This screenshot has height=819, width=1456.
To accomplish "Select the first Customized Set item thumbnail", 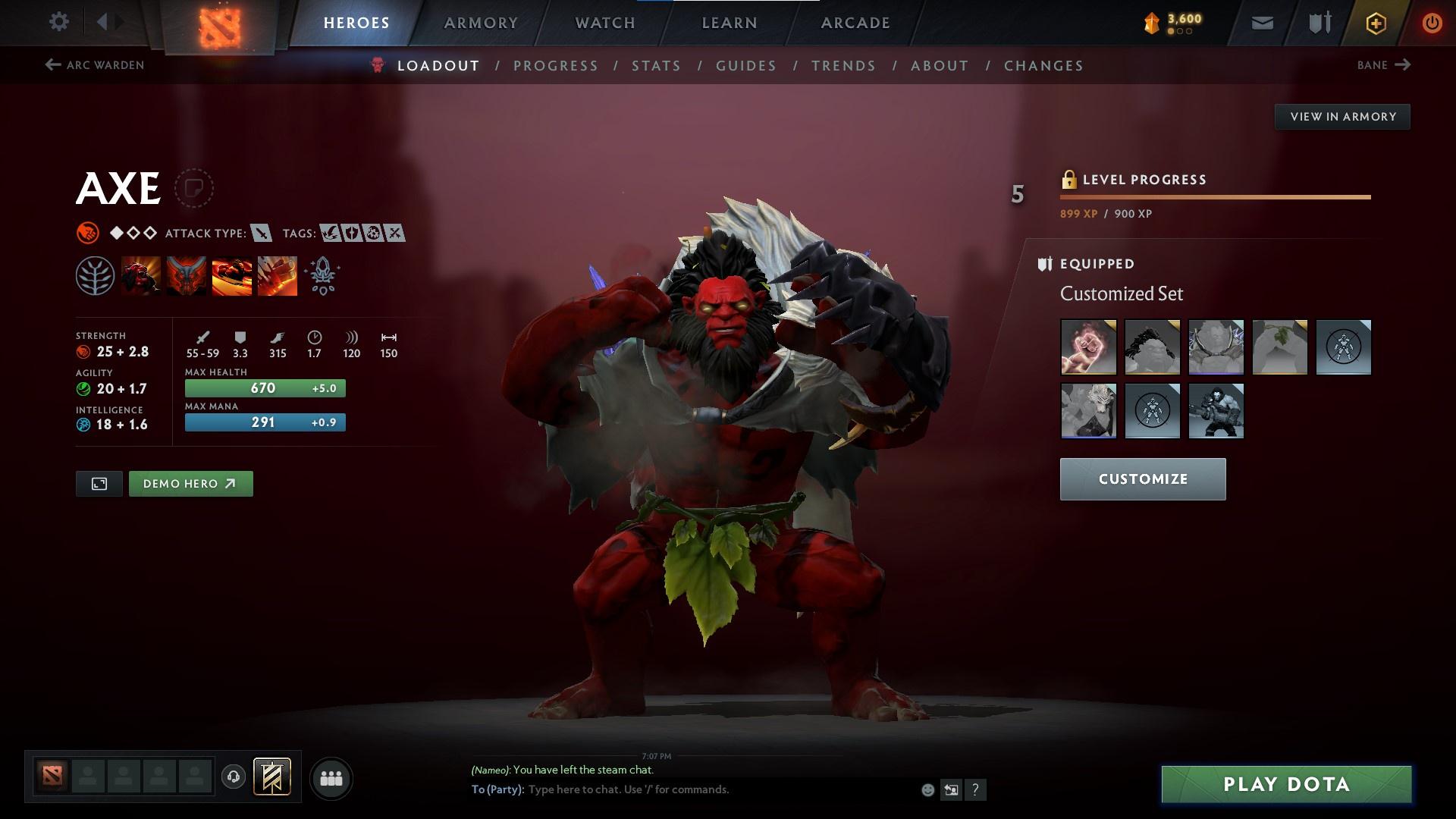I will [1087, 347].
